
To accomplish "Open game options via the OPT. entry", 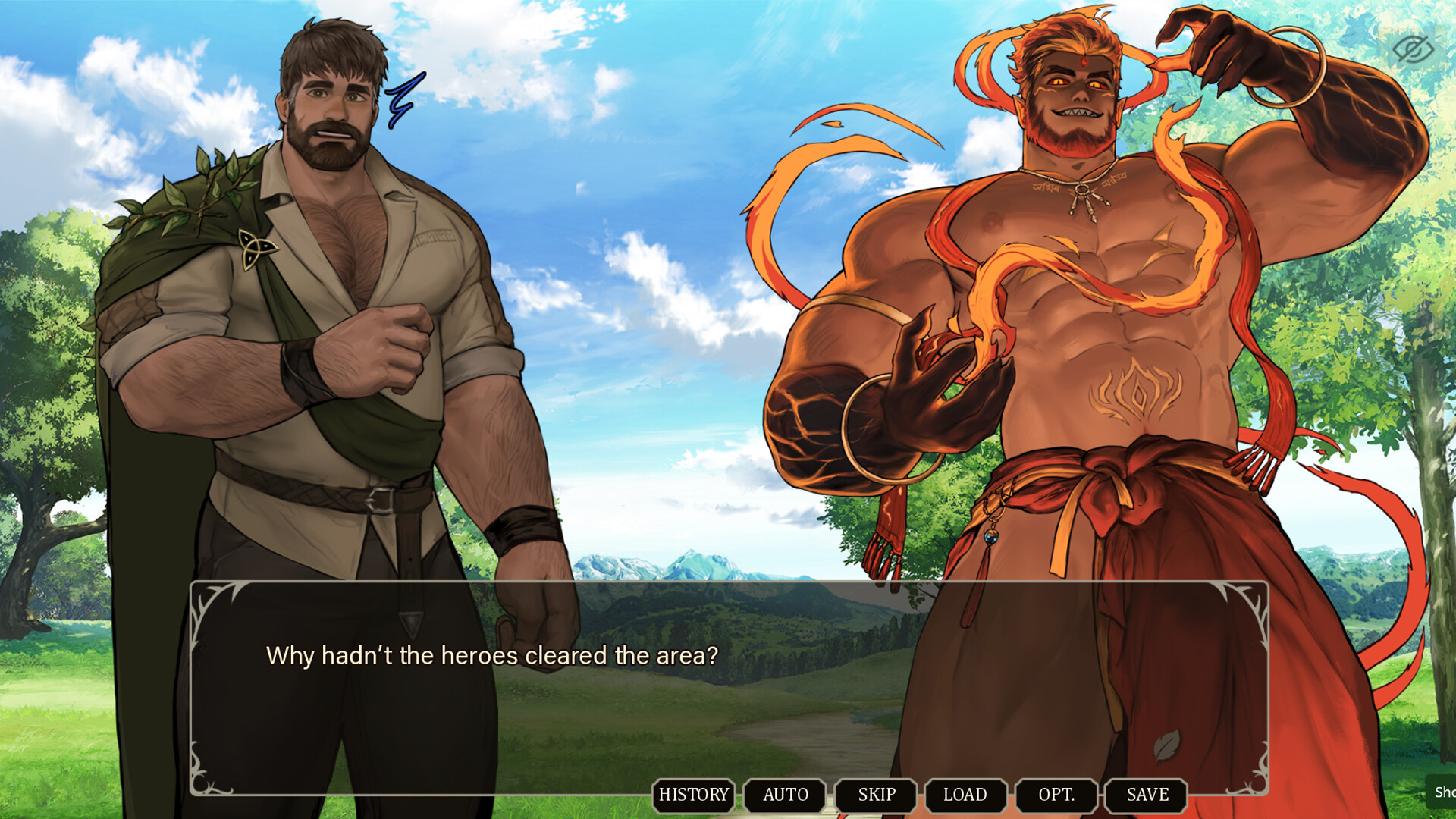I will [x=1056, y=795].
